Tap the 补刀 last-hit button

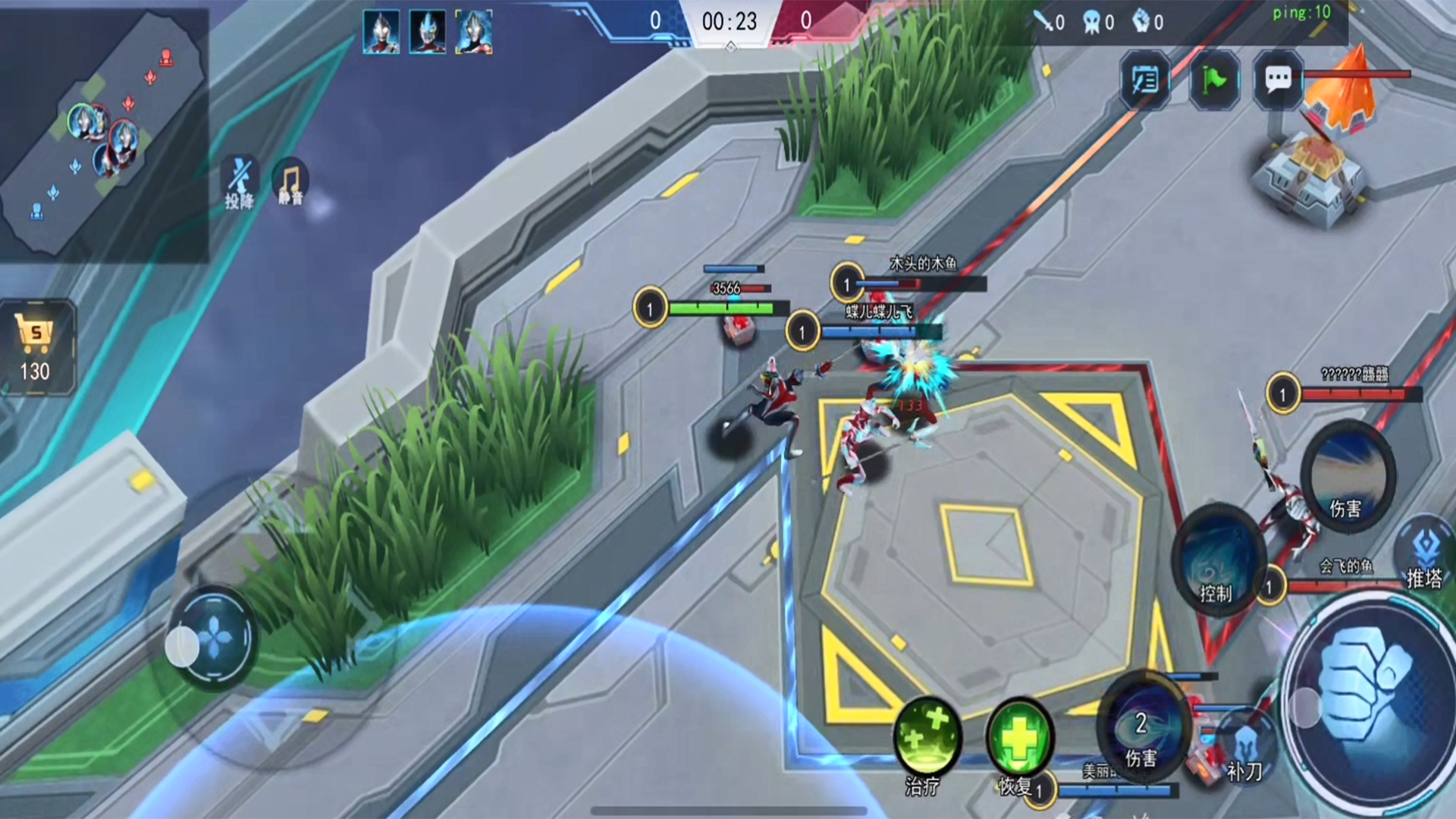pyautogui.click(x=1245, y=747)
